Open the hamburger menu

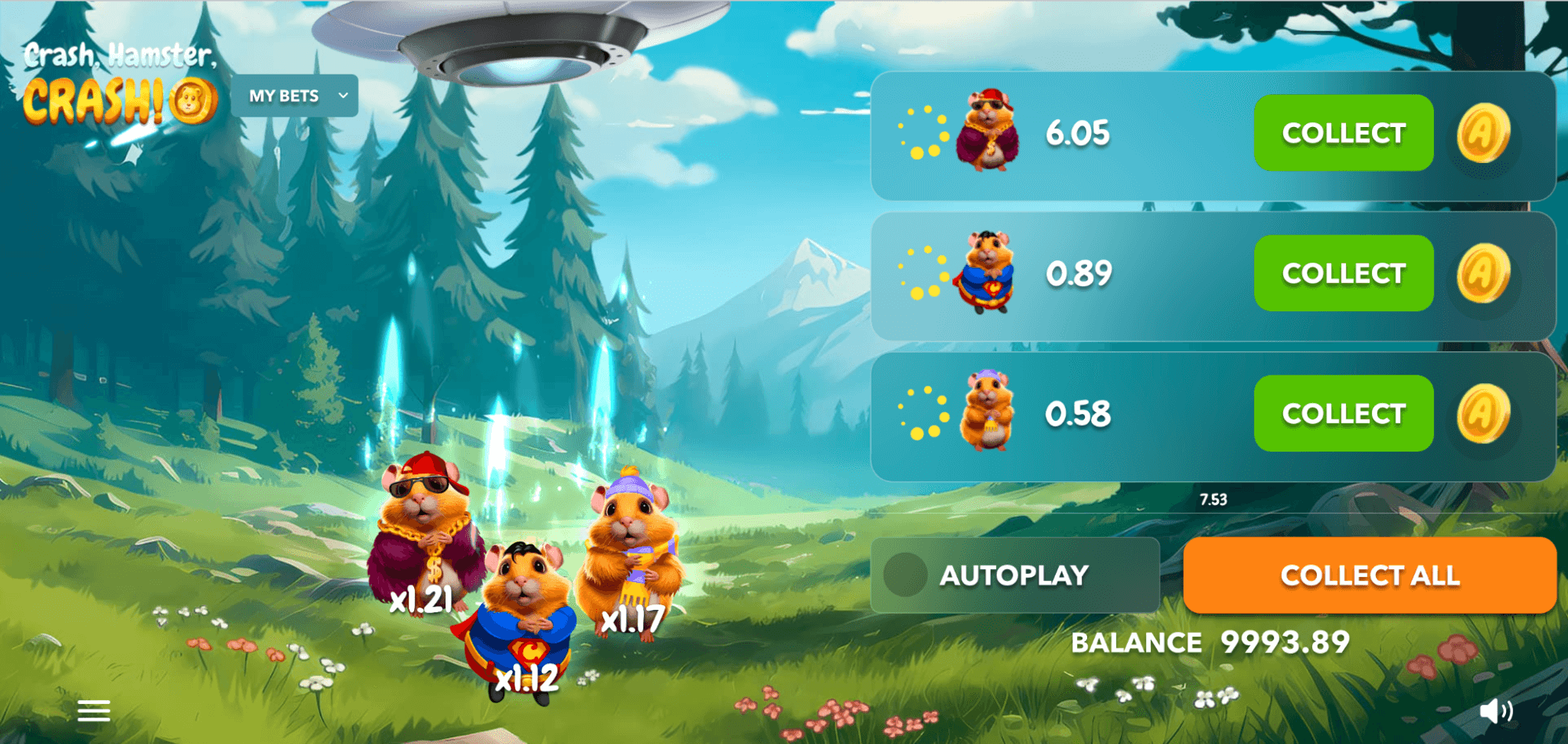point(94,711)
